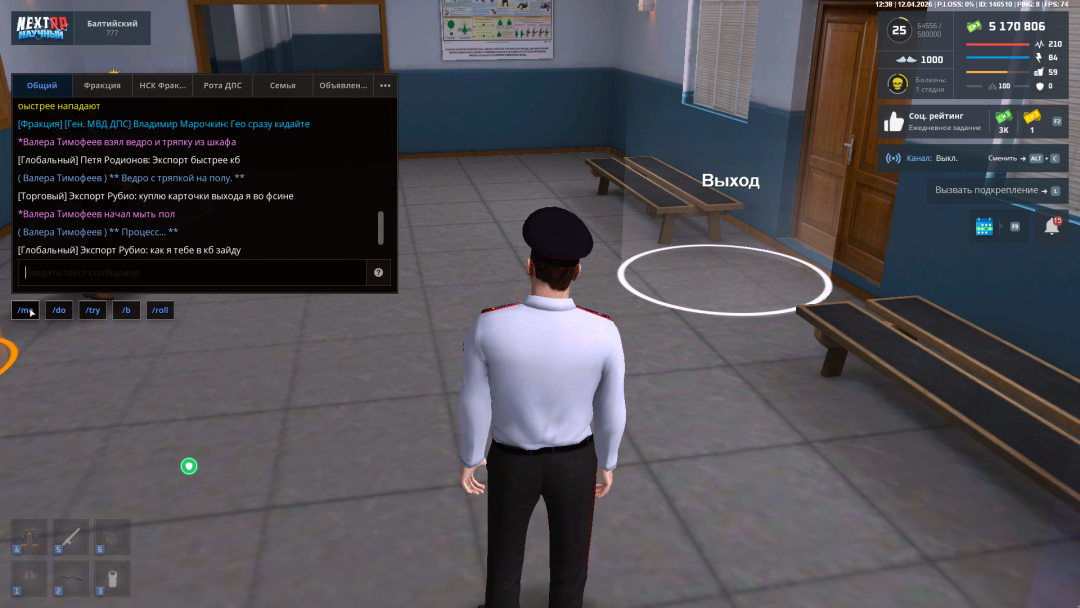
Task: Equip the baton from the hotbar
Action: tap(71, 537)
